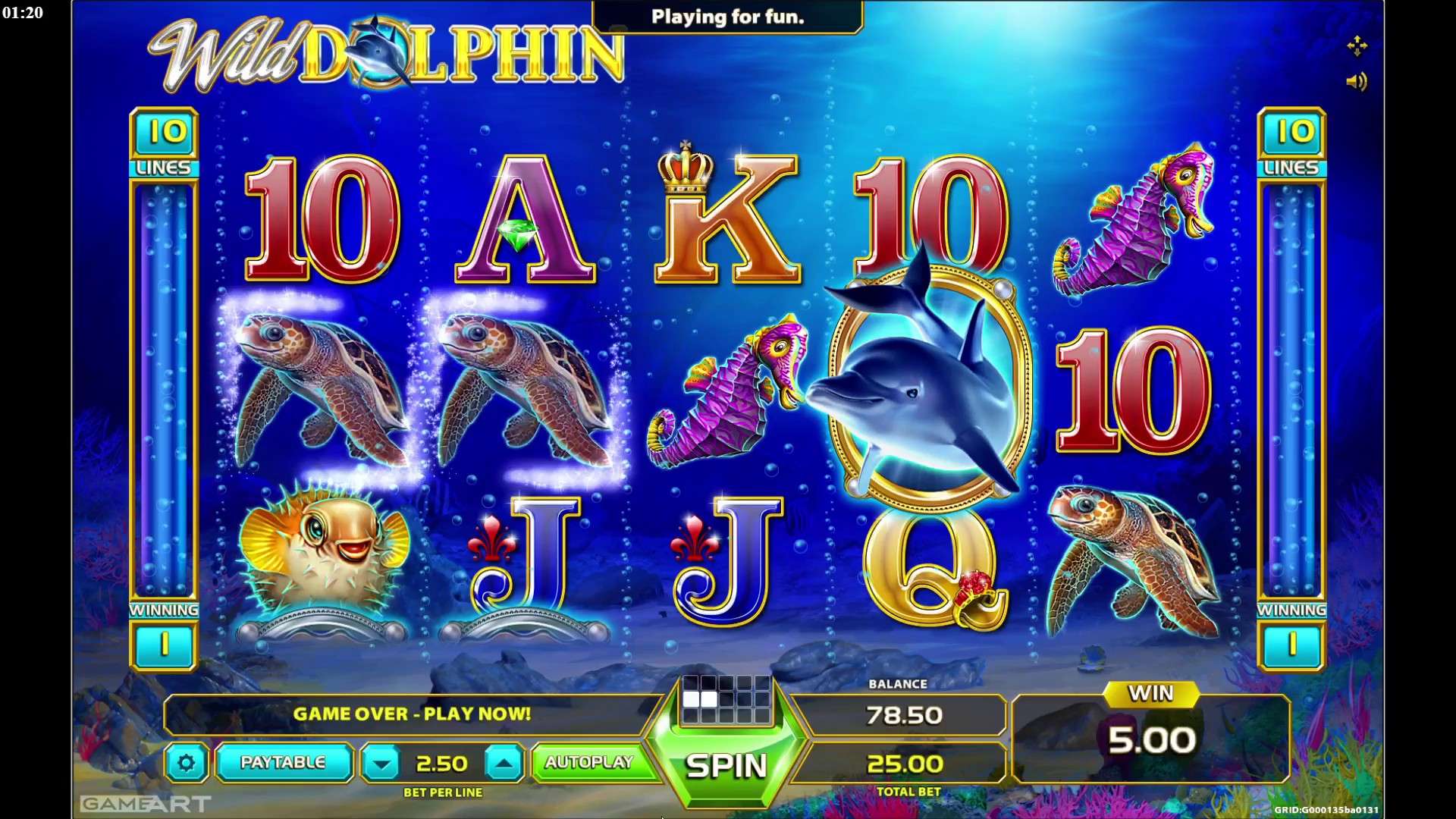1456x819 pixels.
Task: Click the GAME OVER - PLAY NOW message
Action: [x=413, y=714]
